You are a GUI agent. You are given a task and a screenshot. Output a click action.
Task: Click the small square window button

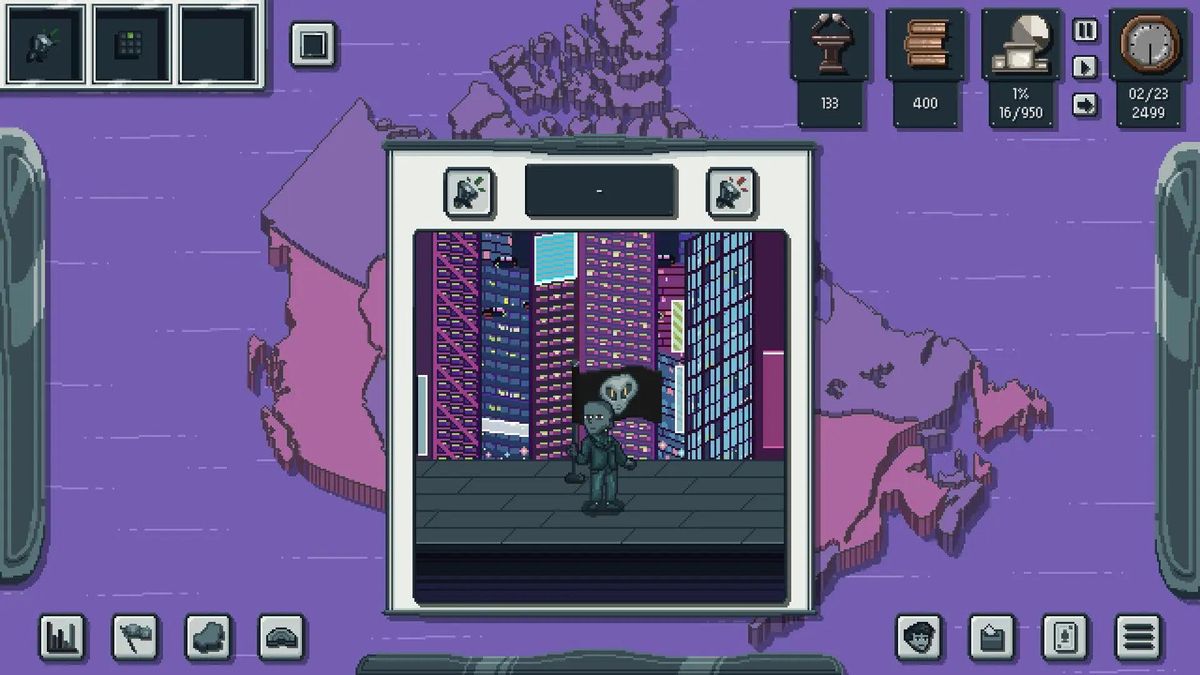[313, 45]
